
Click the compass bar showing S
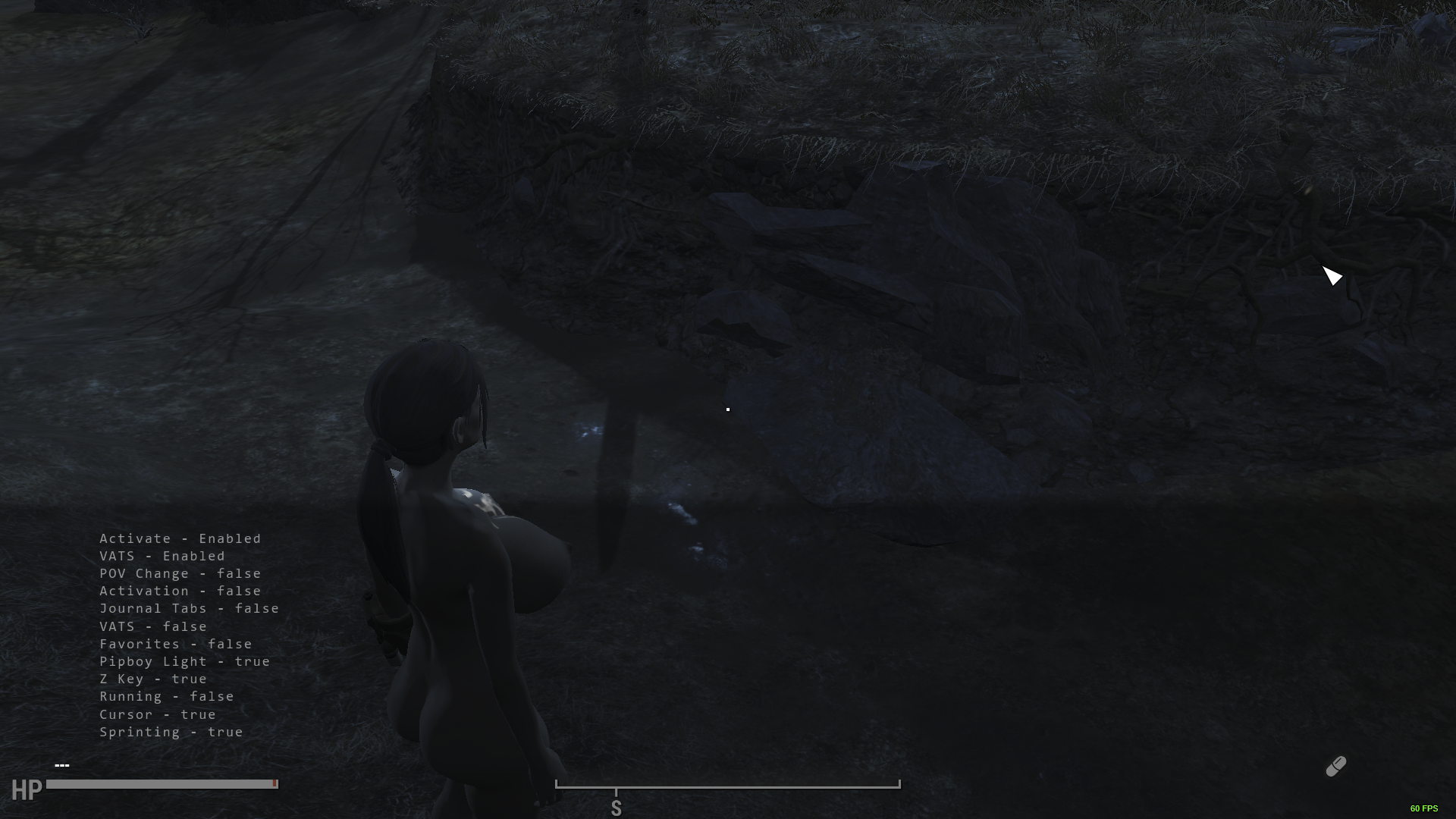click(x=727, y=786)
